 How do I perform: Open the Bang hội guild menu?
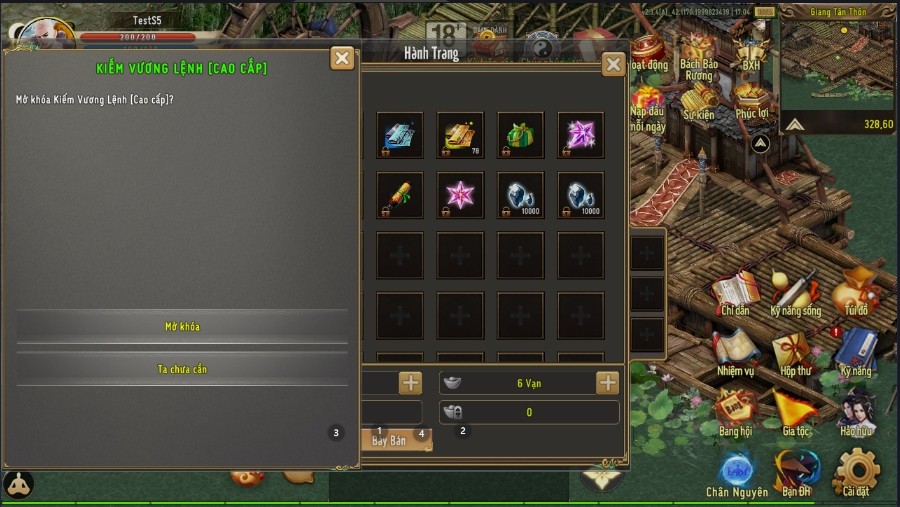click(x=735, y=413)
